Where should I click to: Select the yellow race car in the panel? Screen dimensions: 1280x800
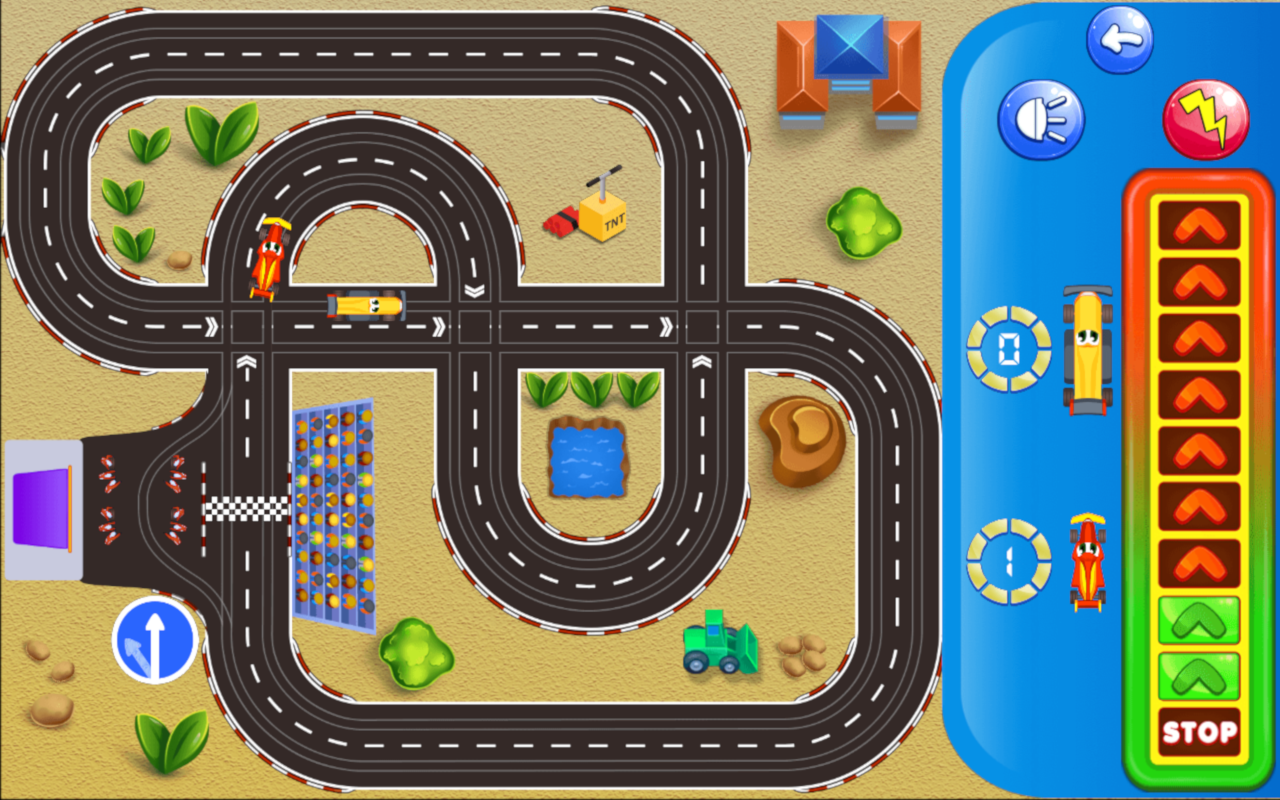pyautogui.click(x=1090, y=350)
